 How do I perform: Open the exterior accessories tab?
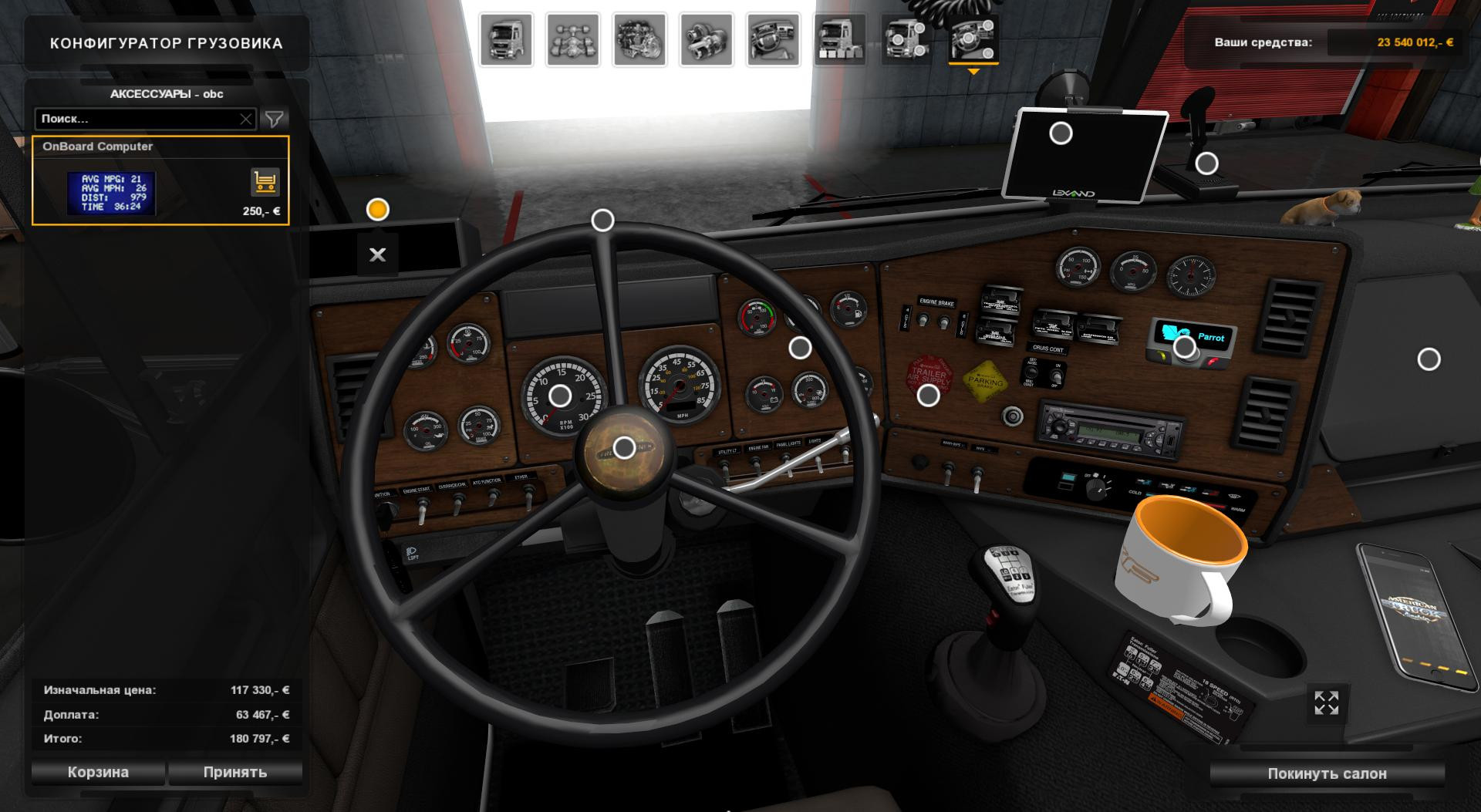coord(906,40)
